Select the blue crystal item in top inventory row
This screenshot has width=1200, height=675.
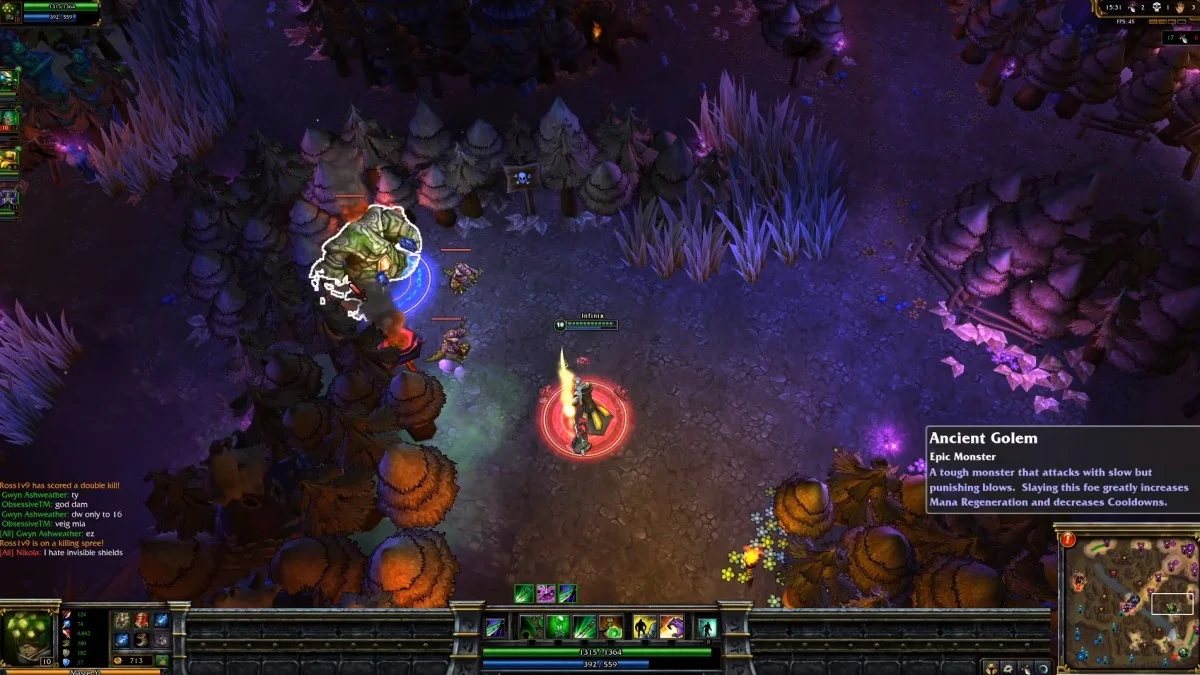161,620
